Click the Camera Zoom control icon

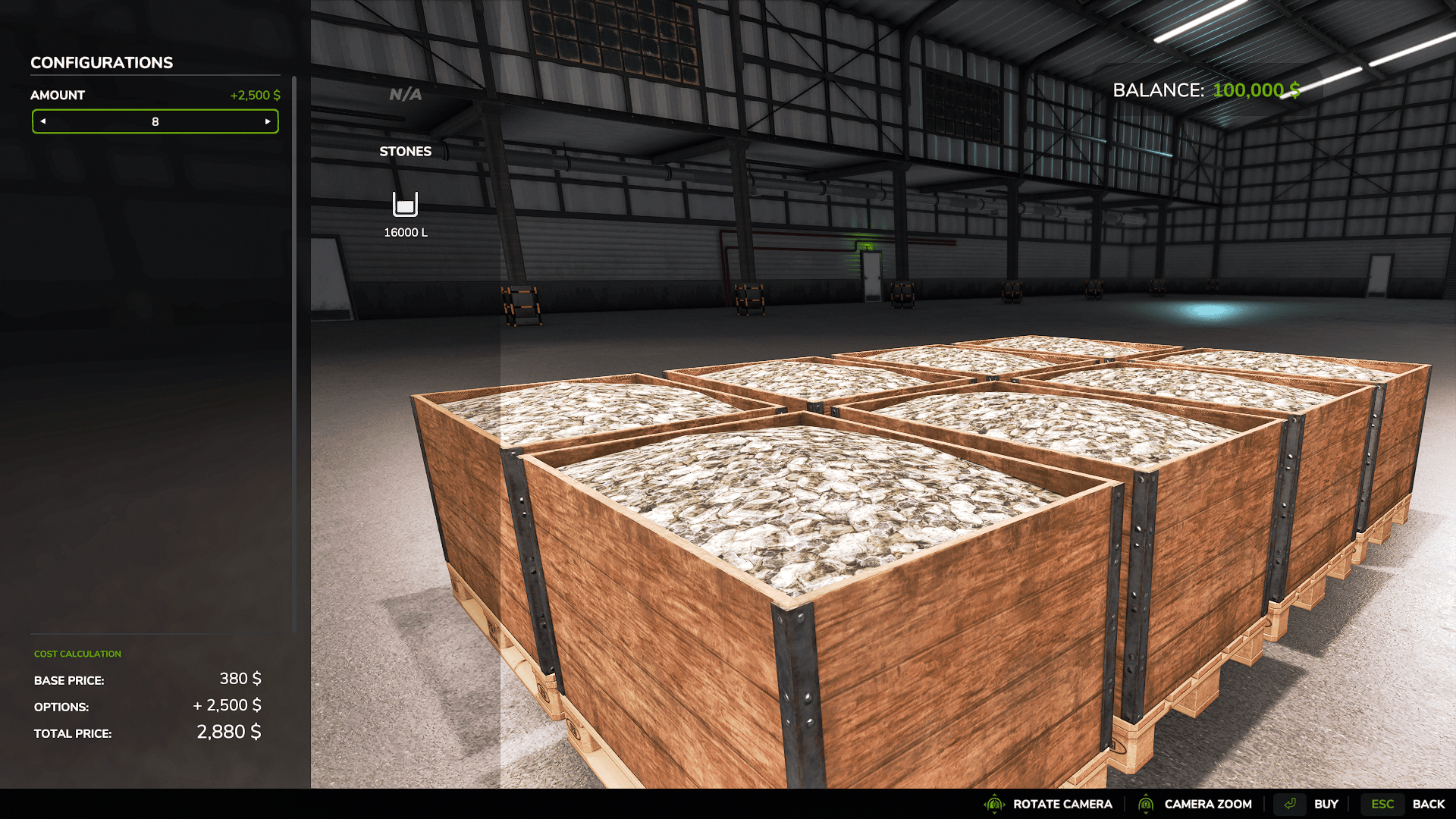coord(1147,803)
